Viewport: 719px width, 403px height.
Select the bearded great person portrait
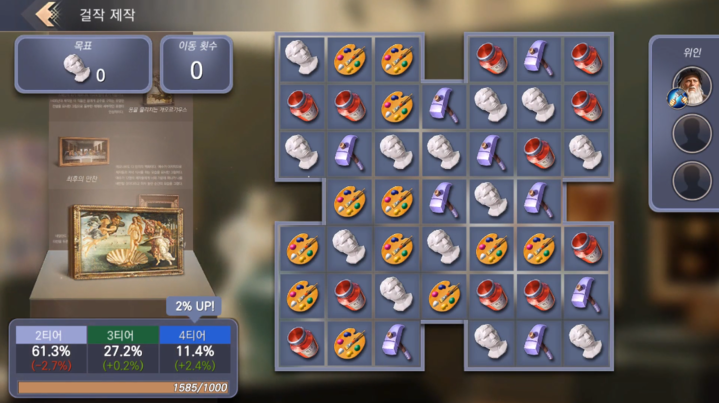coord(690,85)
